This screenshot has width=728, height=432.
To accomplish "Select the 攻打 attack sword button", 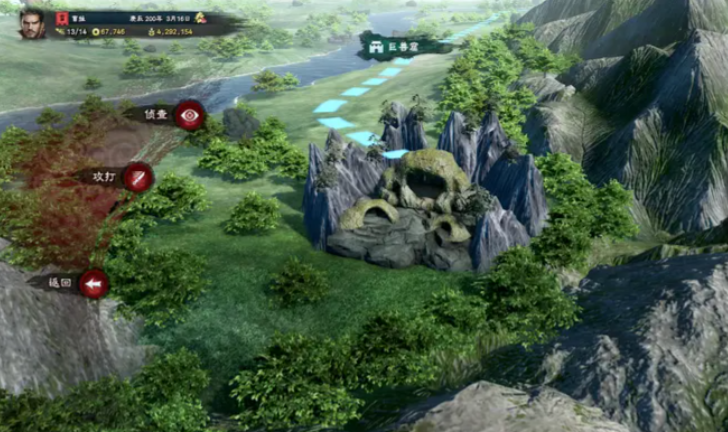I will click(x=138, y=177).
